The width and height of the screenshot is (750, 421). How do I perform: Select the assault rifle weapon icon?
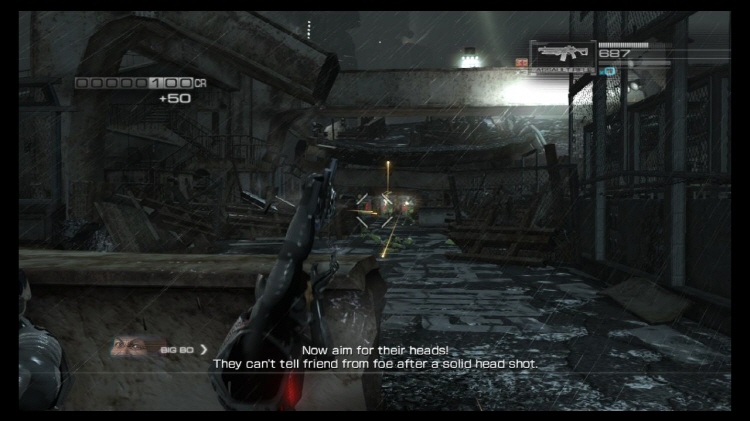pos(562,53)
